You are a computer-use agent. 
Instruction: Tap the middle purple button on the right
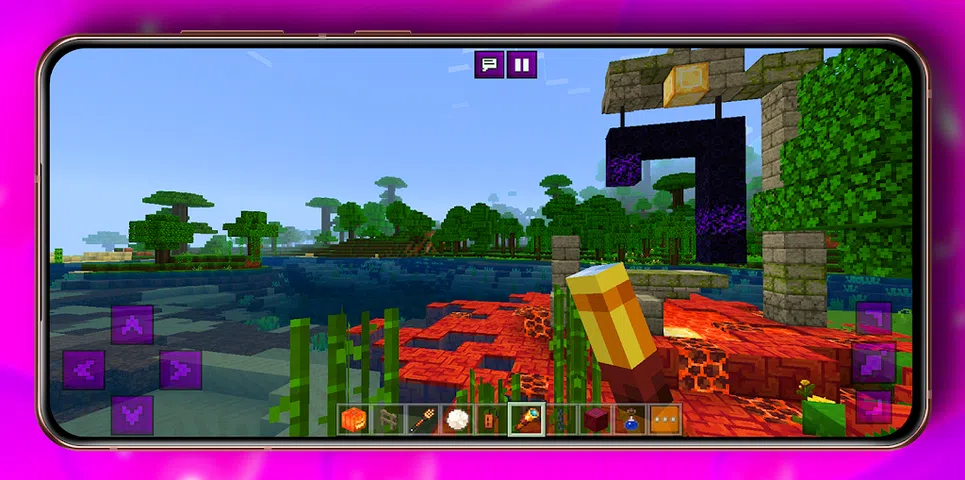874,363
